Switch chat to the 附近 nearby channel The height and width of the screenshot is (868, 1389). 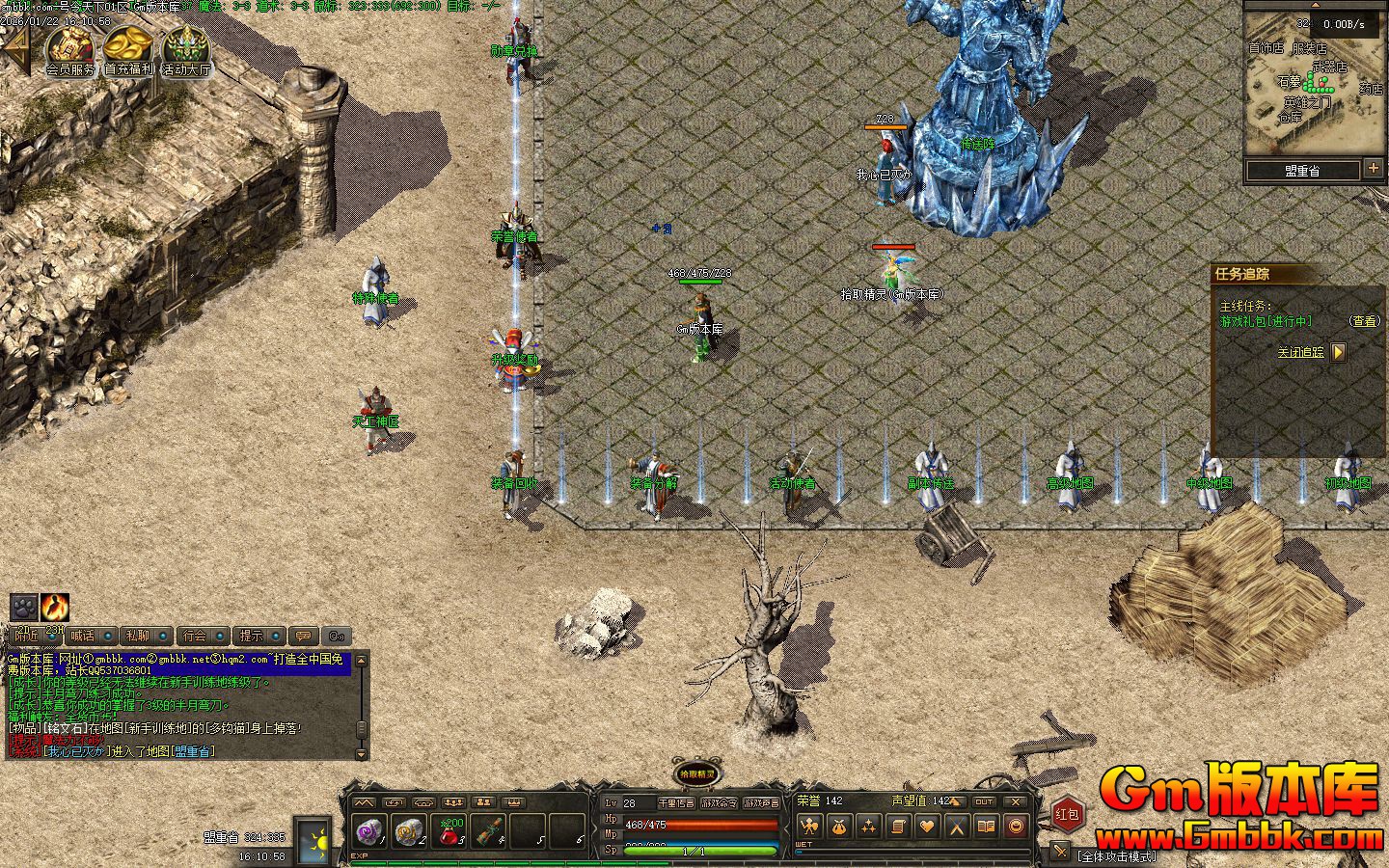[x=29, y=636]
